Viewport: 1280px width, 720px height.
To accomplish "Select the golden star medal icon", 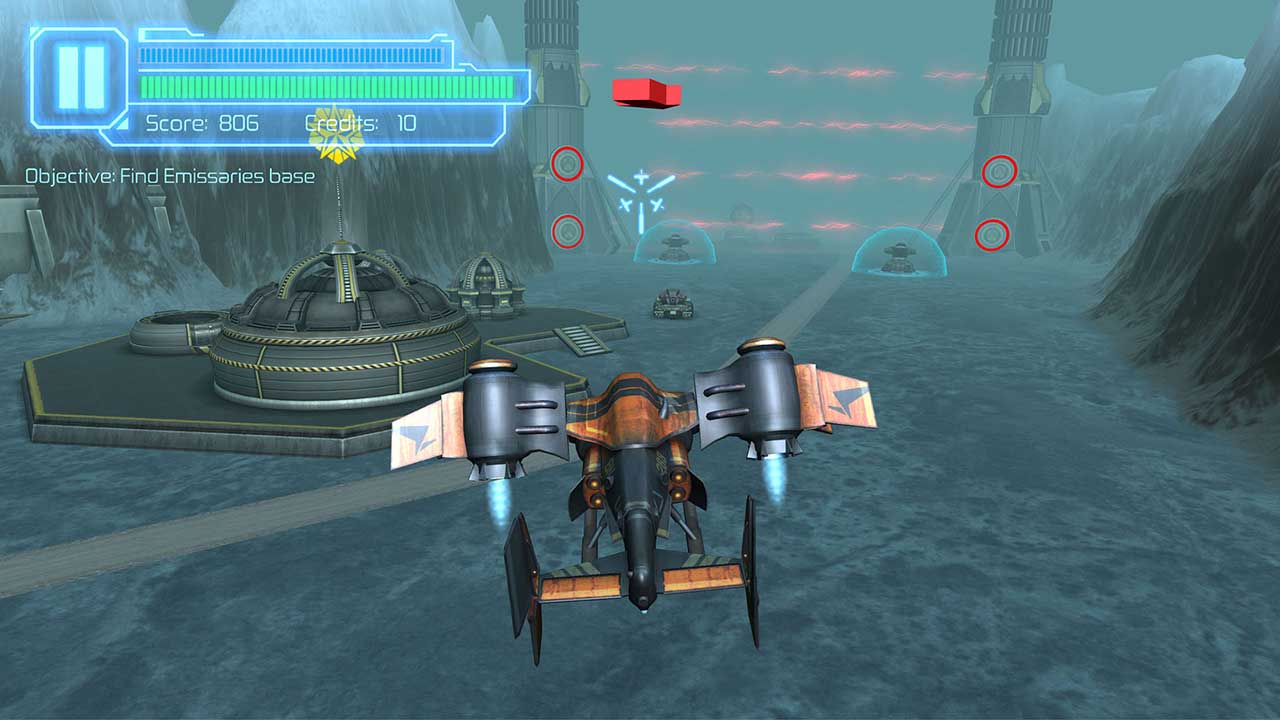I will click(x=338, y=135).
